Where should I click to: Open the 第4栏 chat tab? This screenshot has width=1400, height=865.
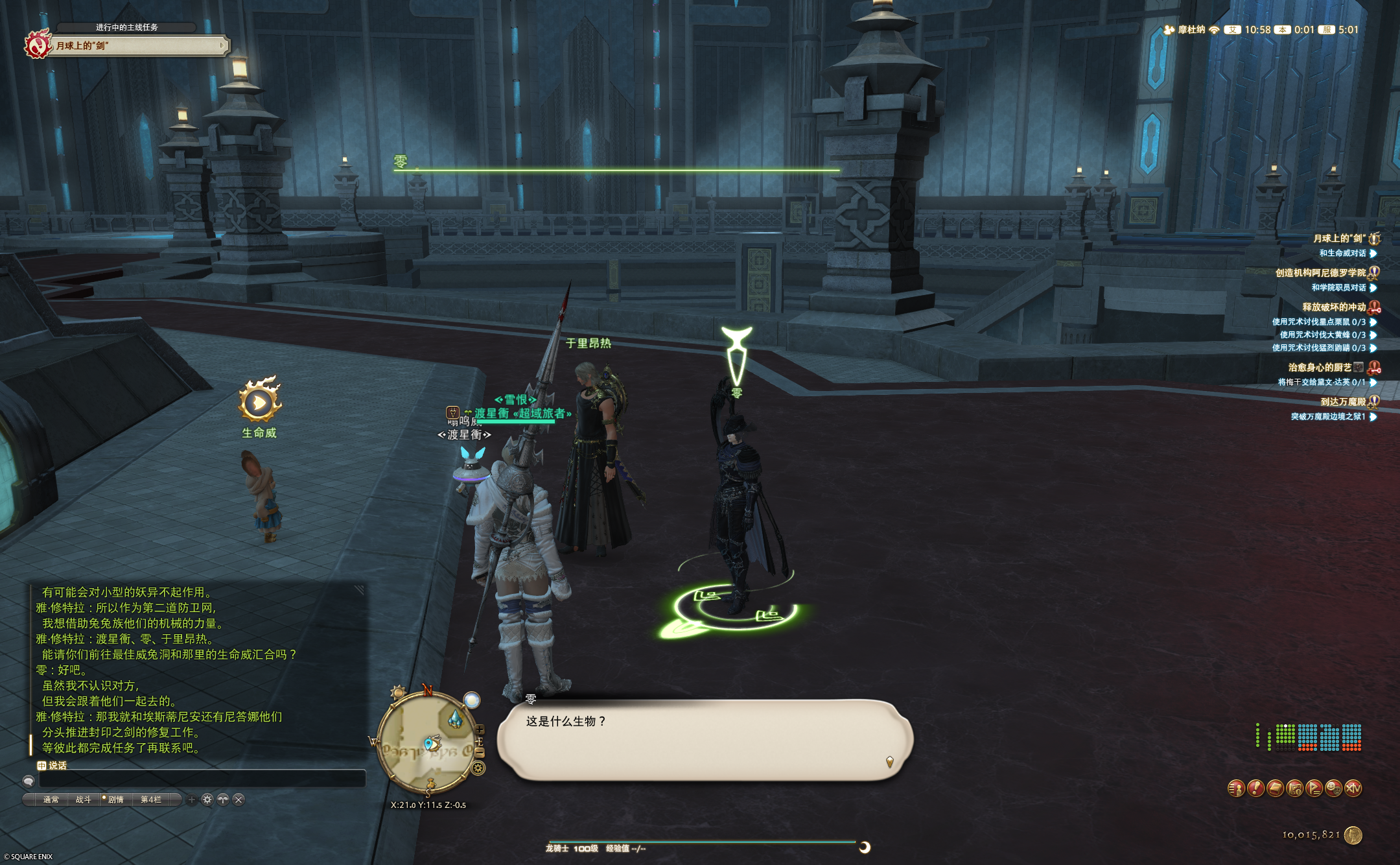[151, 800]
